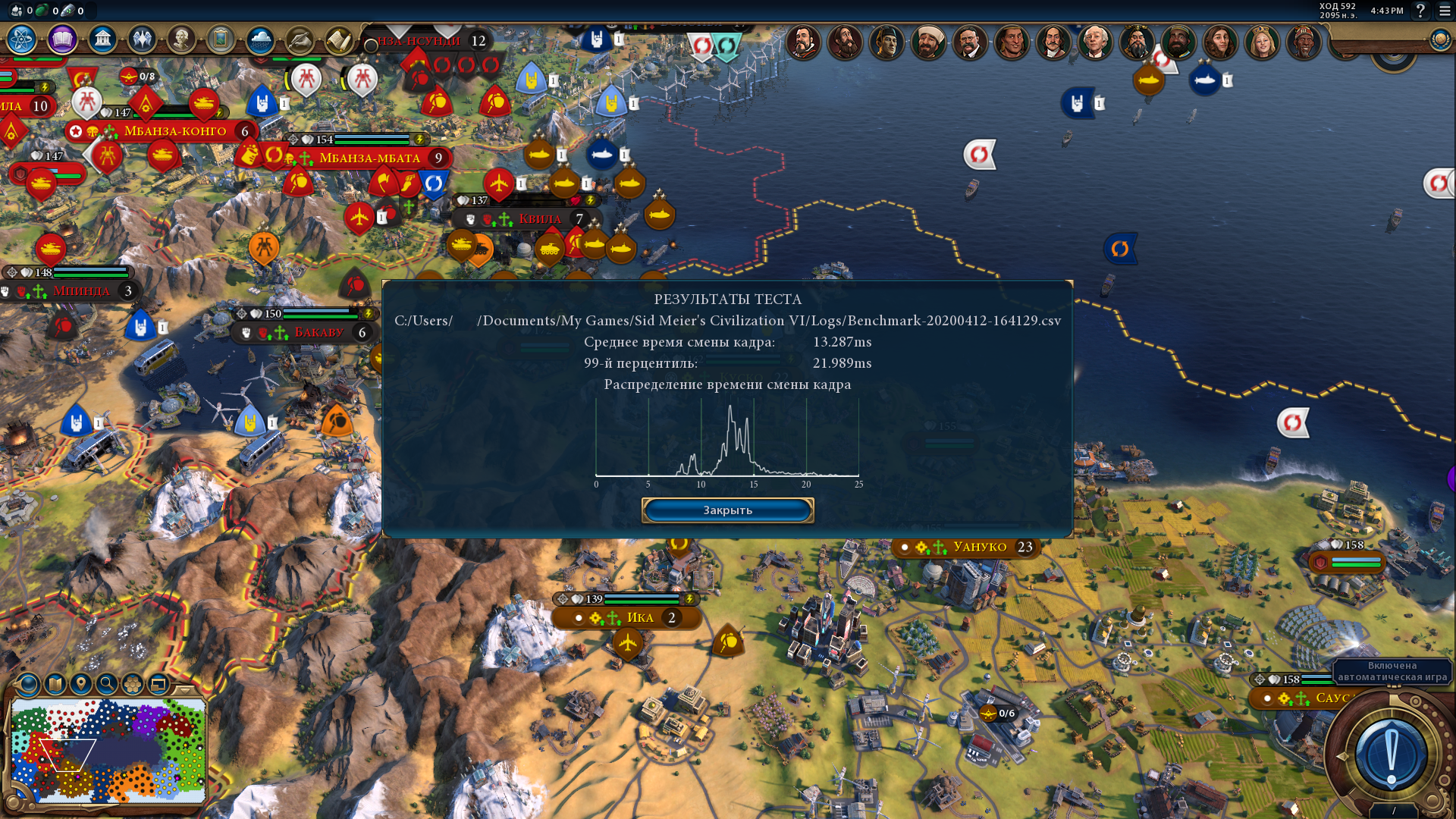The height and width of the screenshot is (819, 1456).
Task: Click the minimap
Action: click(x=108, y=751)
